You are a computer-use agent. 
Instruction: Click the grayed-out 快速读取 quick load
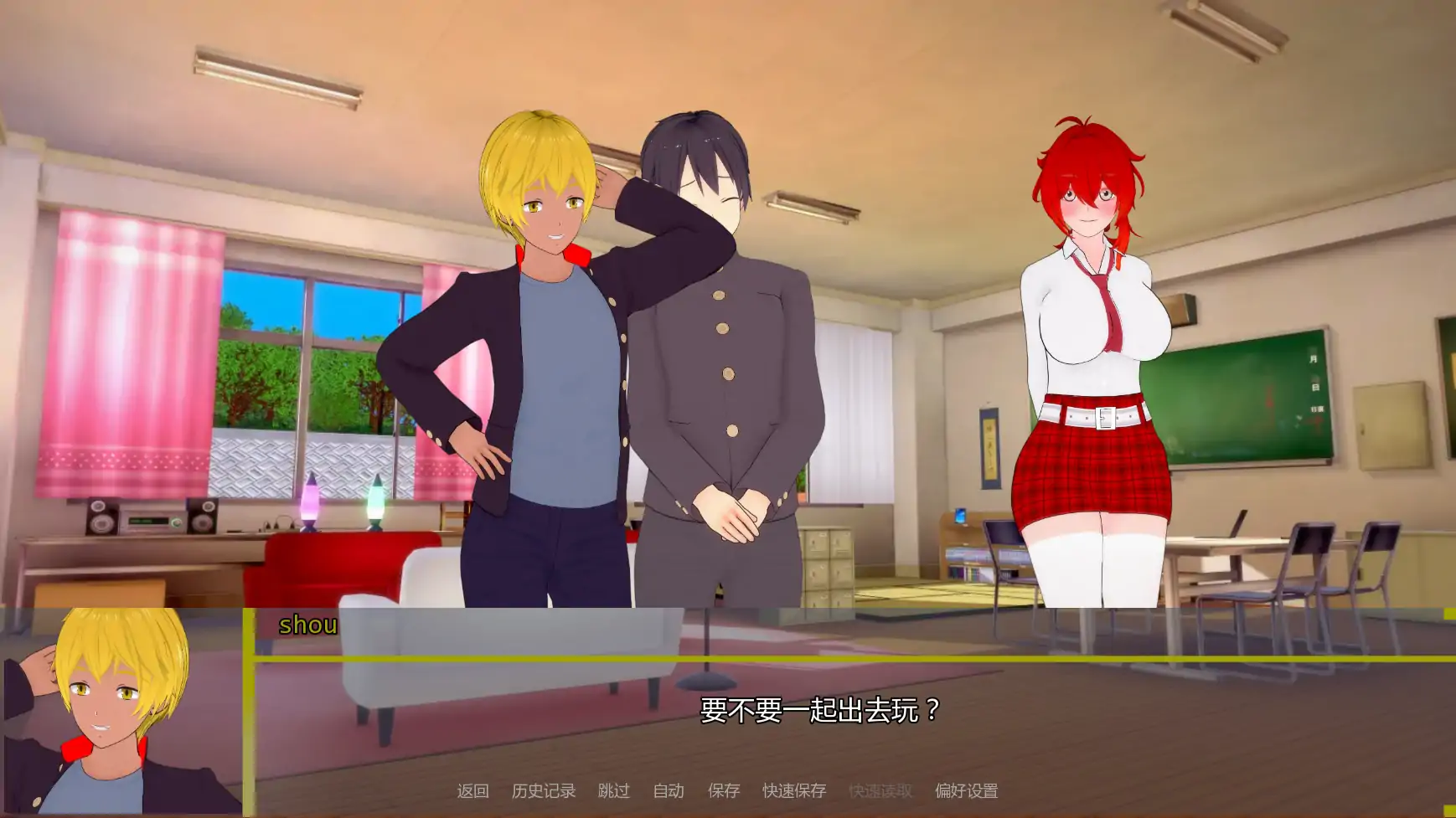click(880, 790)
